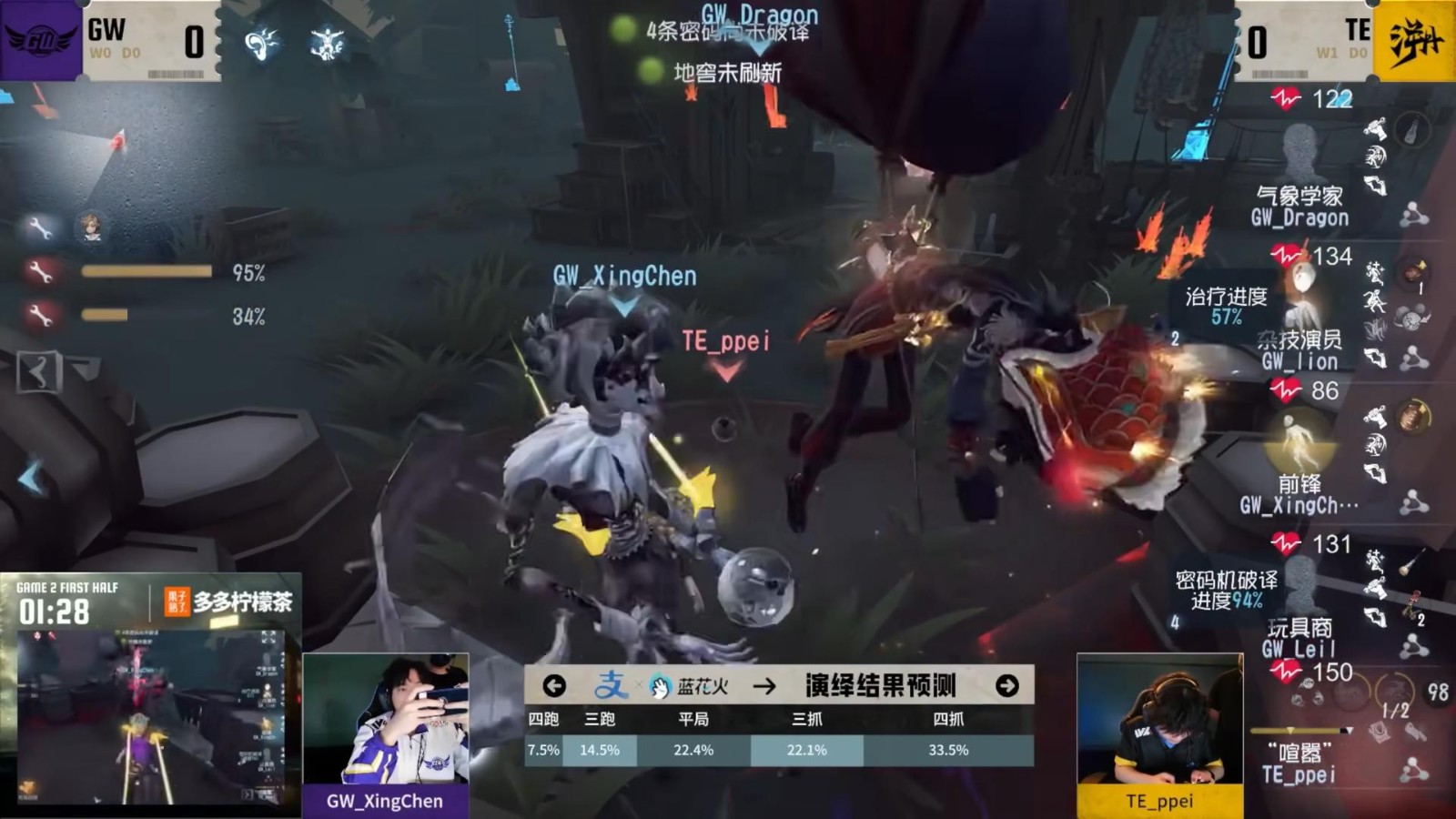Viewport: 1456px width, 819px height.
Task: Choose the 平局 22.4% prediction segment
Action: (x=693, y=750)
